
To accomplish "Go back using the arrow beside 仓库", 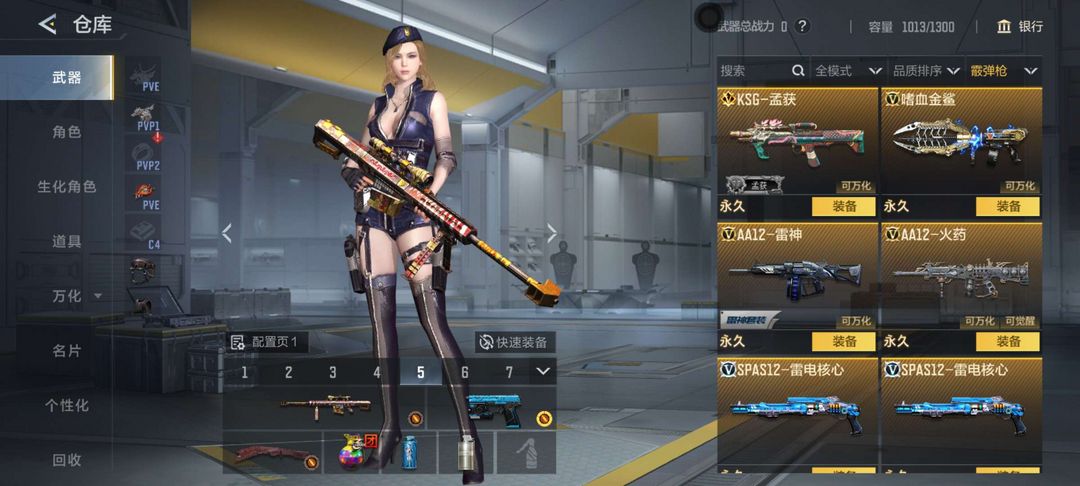I will tap(47, 25).
